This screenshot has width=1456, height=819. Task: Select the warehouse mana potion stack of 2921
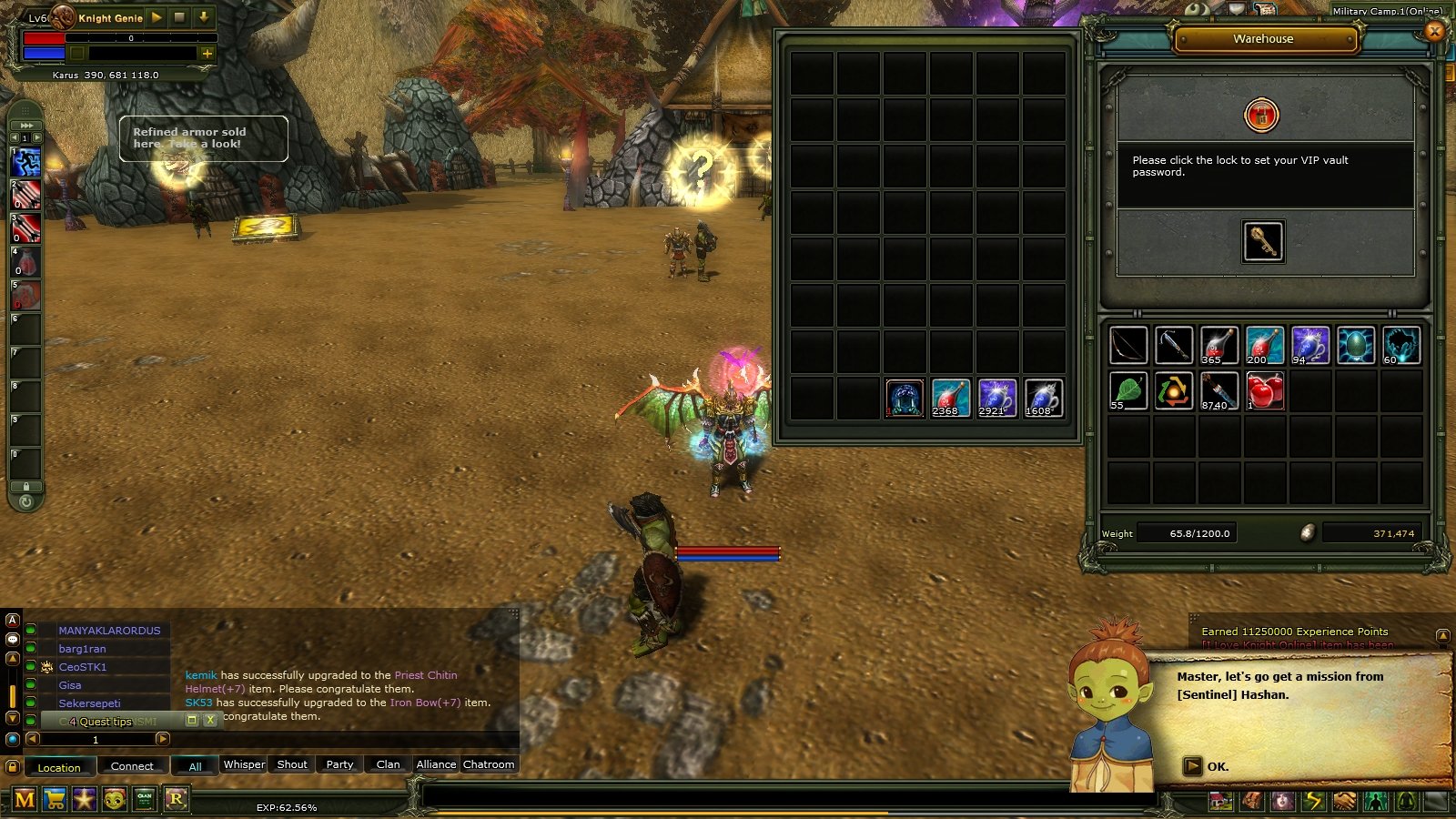coord(996,398)
